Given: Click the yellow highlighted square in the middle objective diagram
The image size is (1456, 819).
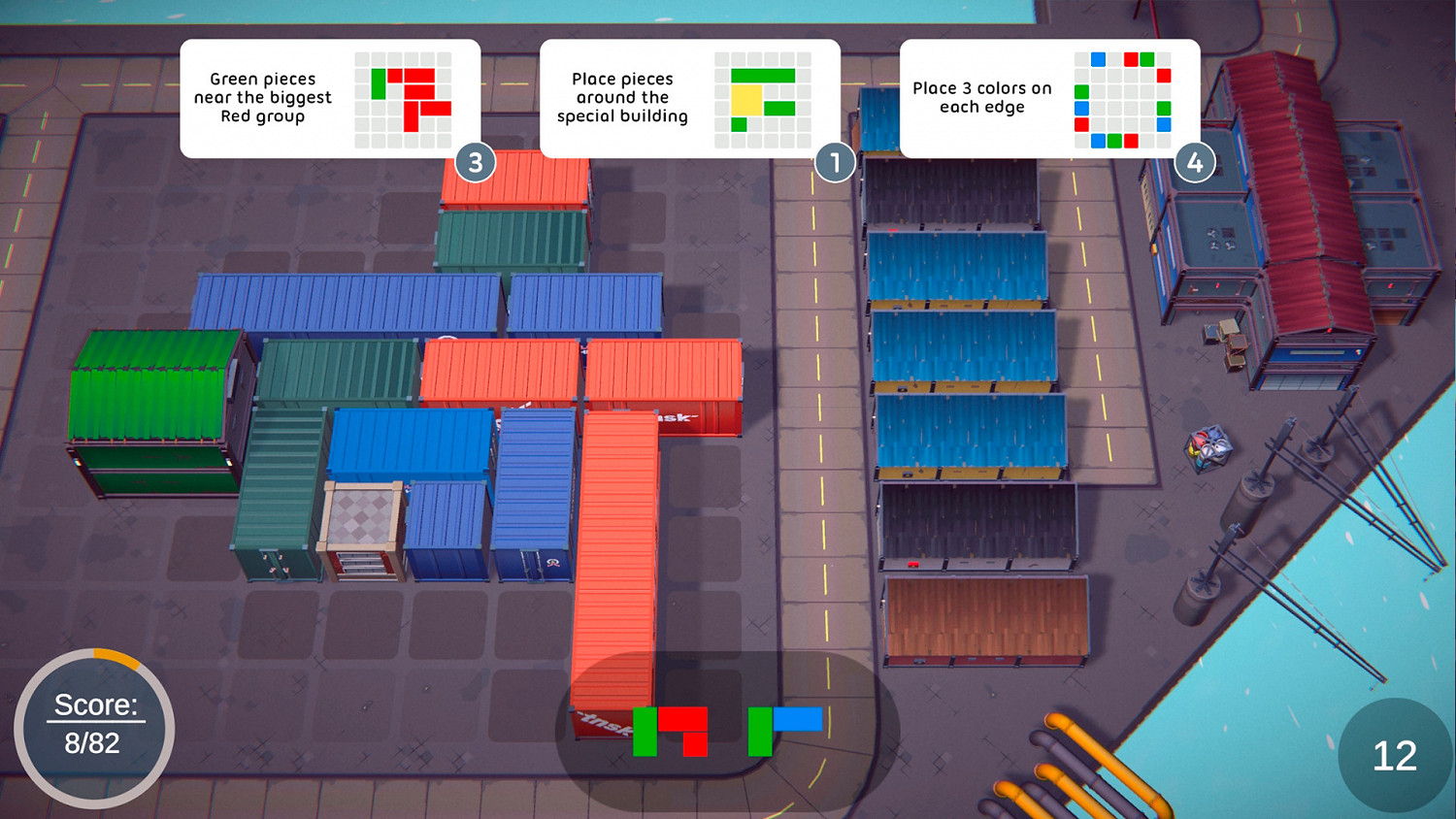Looking at the screenshot, I should click(747, 99).
